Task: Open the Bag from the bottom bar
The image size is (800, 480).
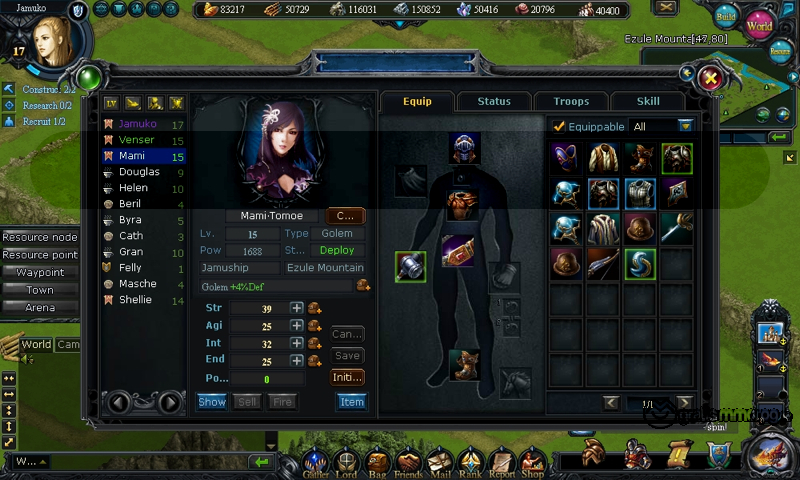Action: click(x=378, y=462)
